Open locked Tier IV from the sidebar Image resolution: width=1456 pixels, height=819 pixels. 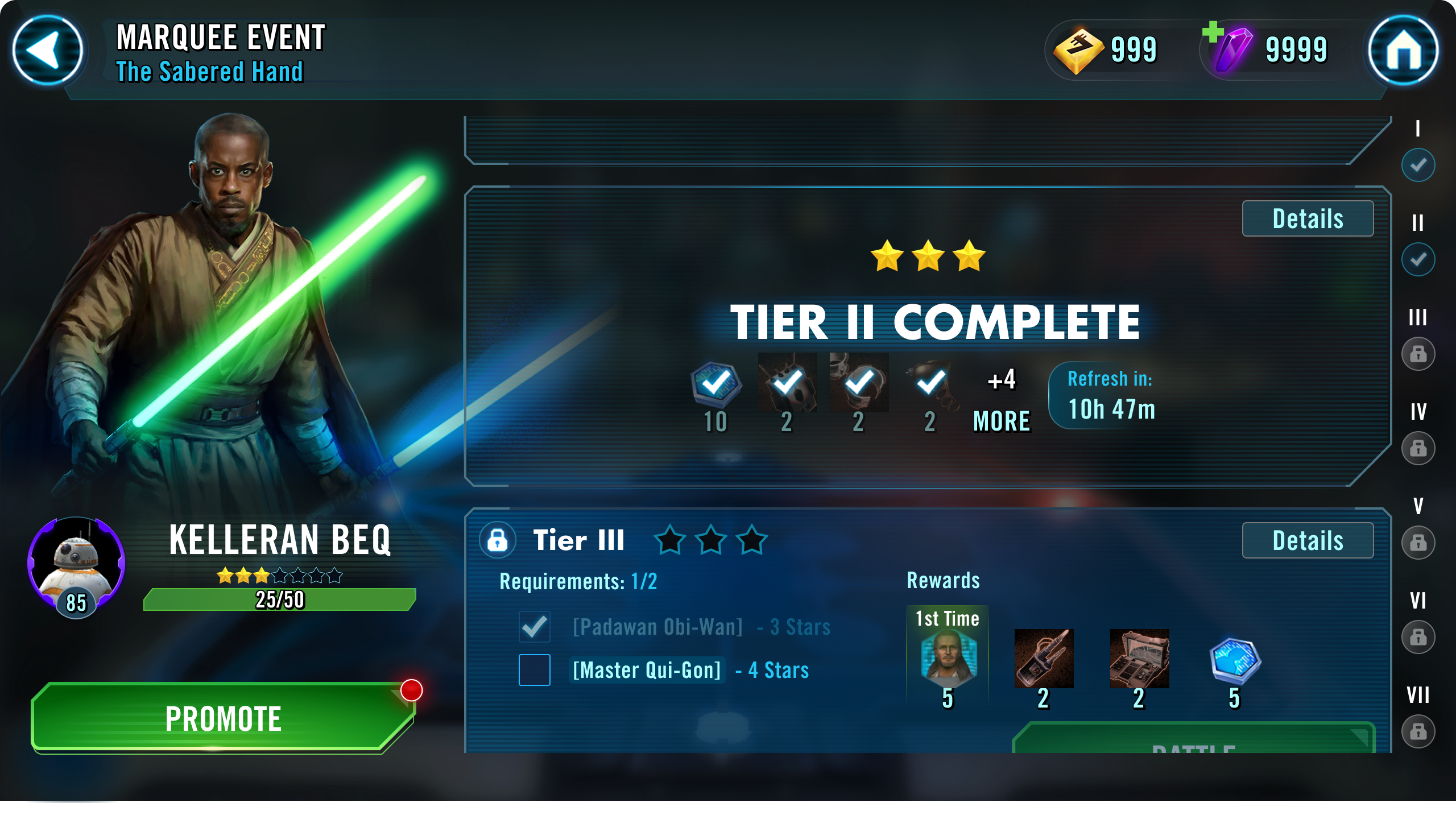coord(1418,448)
